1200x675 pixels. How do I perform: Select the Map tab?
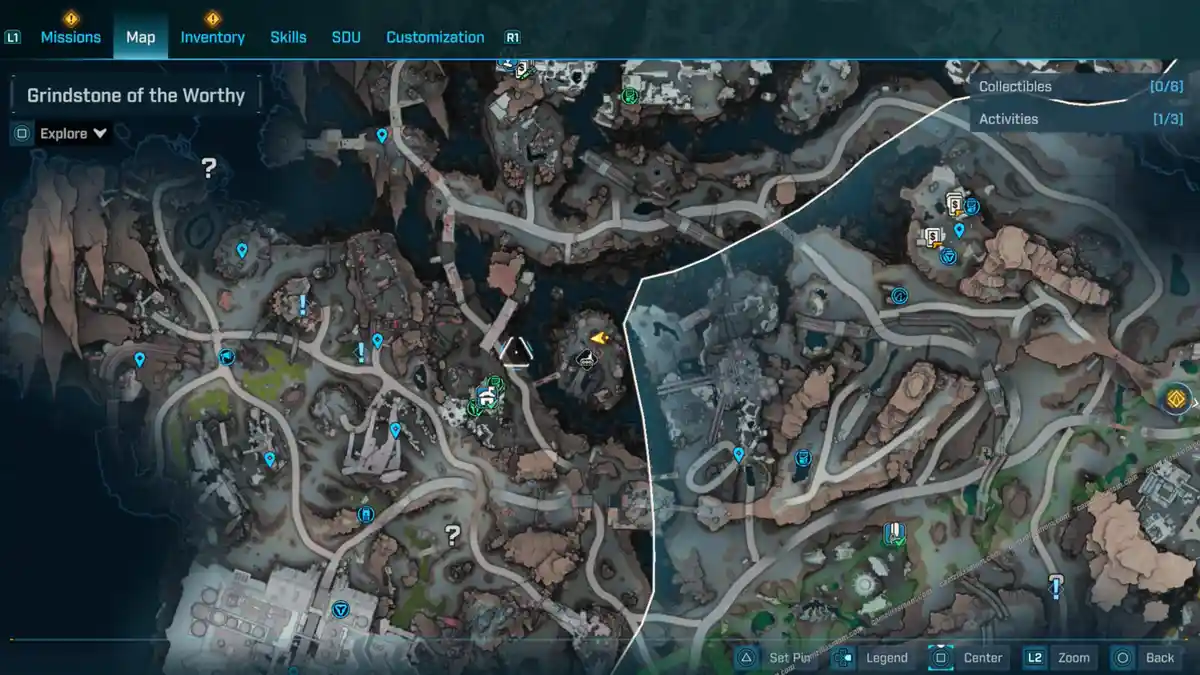(140, 37)
